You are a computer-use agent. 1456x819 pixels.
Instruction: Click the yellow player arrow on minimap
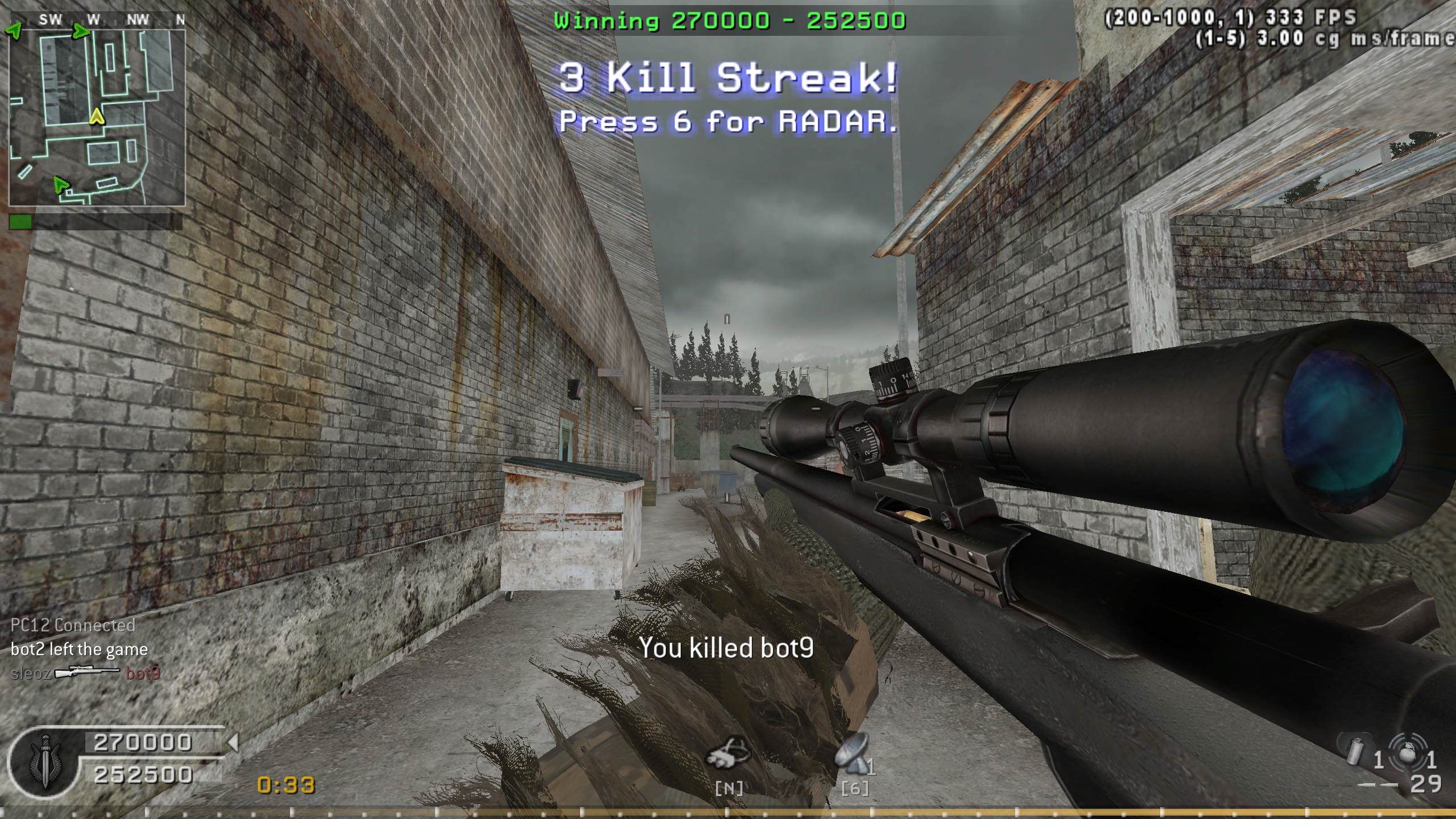(x=97, y=117)
